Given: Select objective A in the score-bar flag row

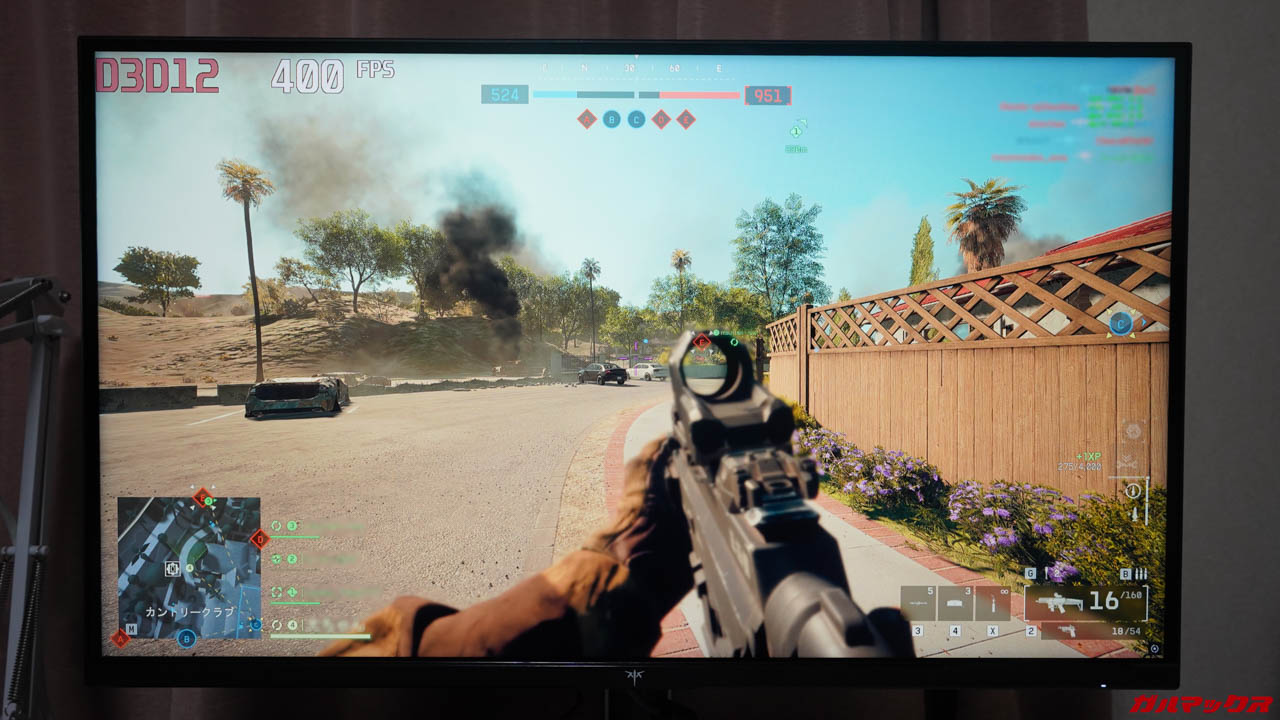Looking at the screenshot, I should coord(587,120).
